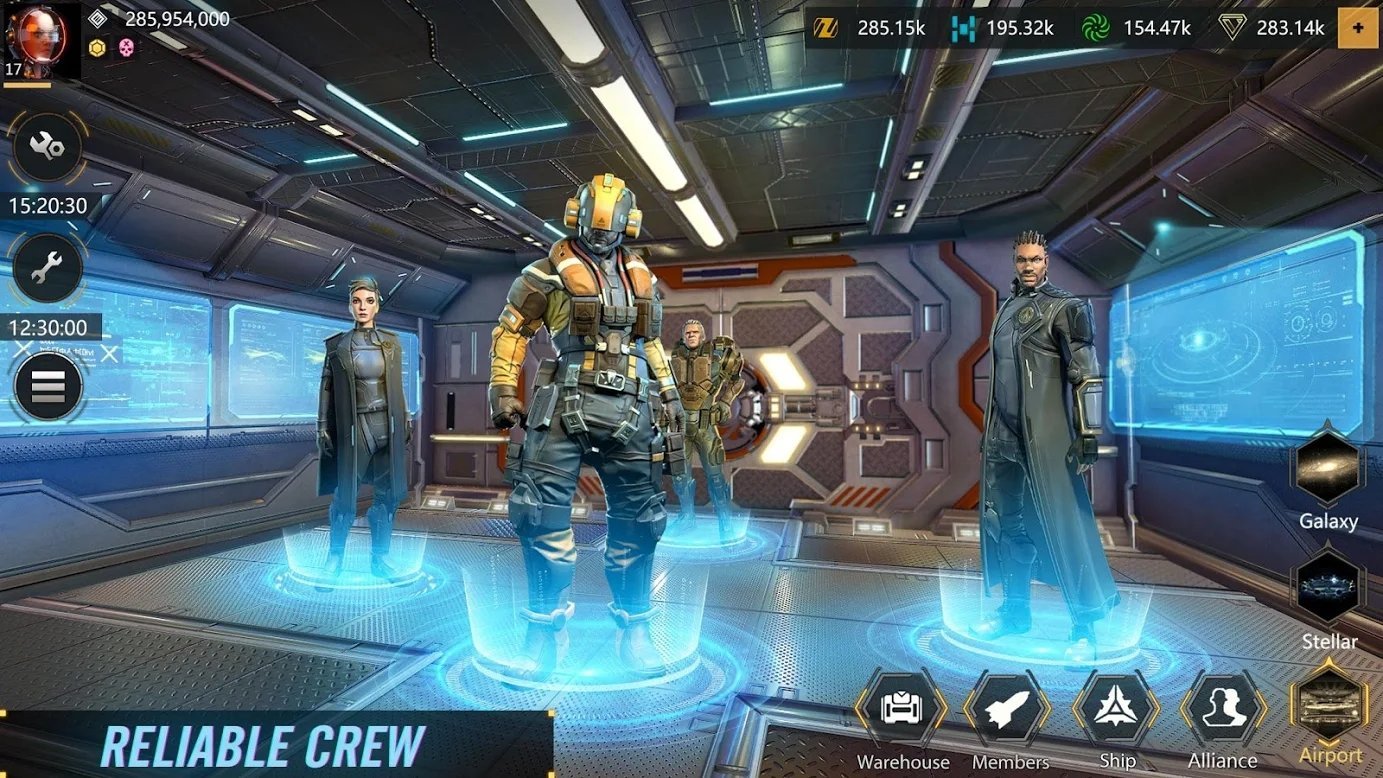Tap the pink skull status badge
1383x778 pixels.
[126, 47]
